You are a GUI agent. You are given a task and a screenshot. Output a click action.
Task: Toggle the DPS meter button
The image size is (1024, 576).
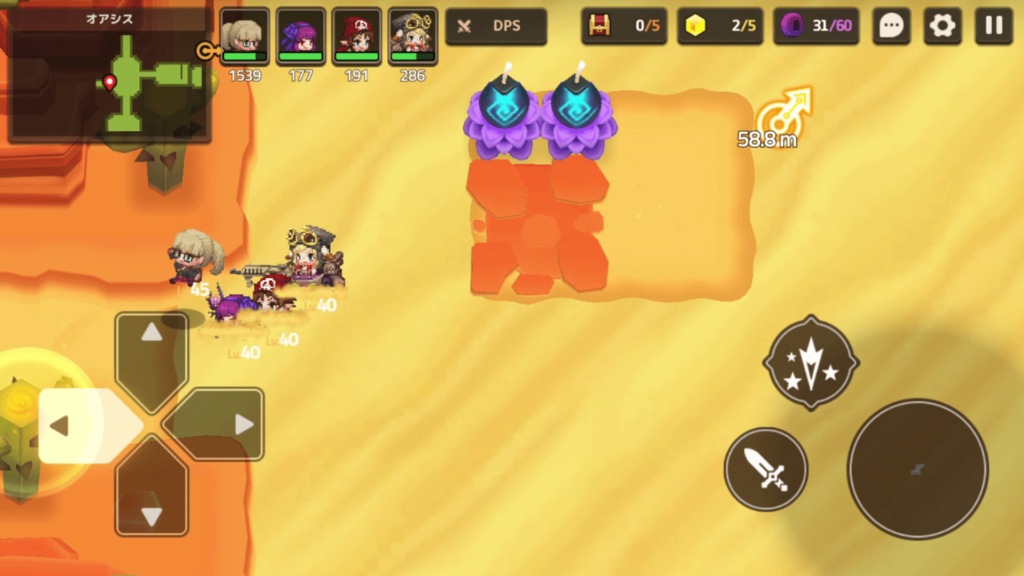pyautogui.click(x=496, y=26)
